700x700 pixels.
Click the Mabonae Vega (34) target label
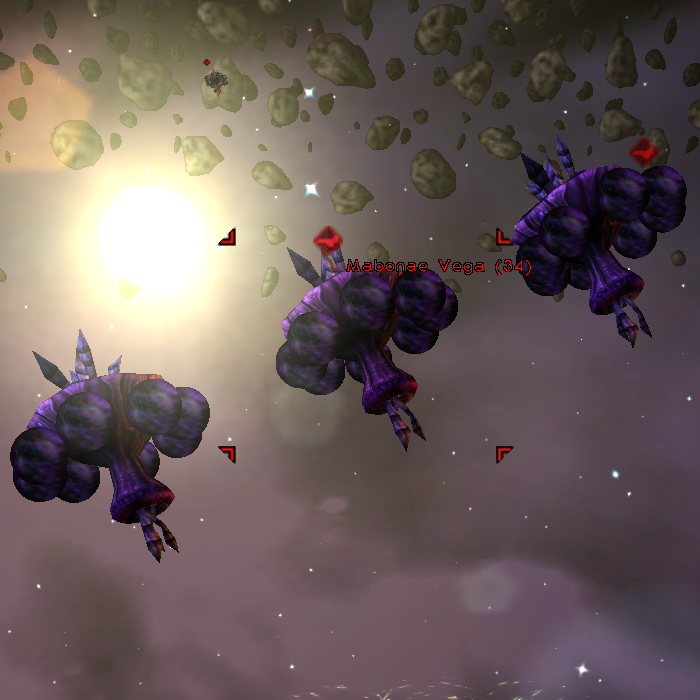(x=439, y=266)
